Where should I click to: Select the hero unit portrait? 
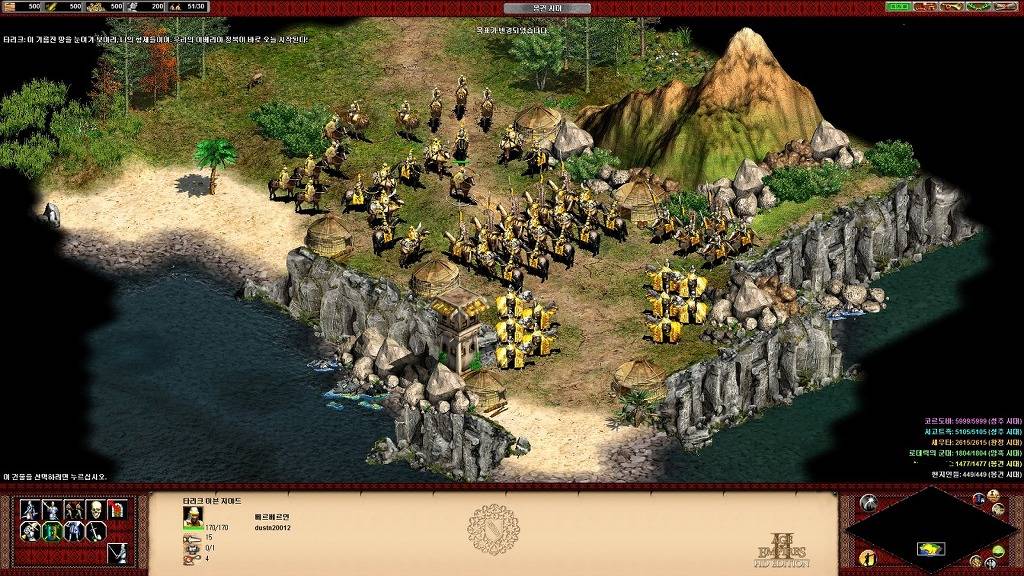coord(193,516)
